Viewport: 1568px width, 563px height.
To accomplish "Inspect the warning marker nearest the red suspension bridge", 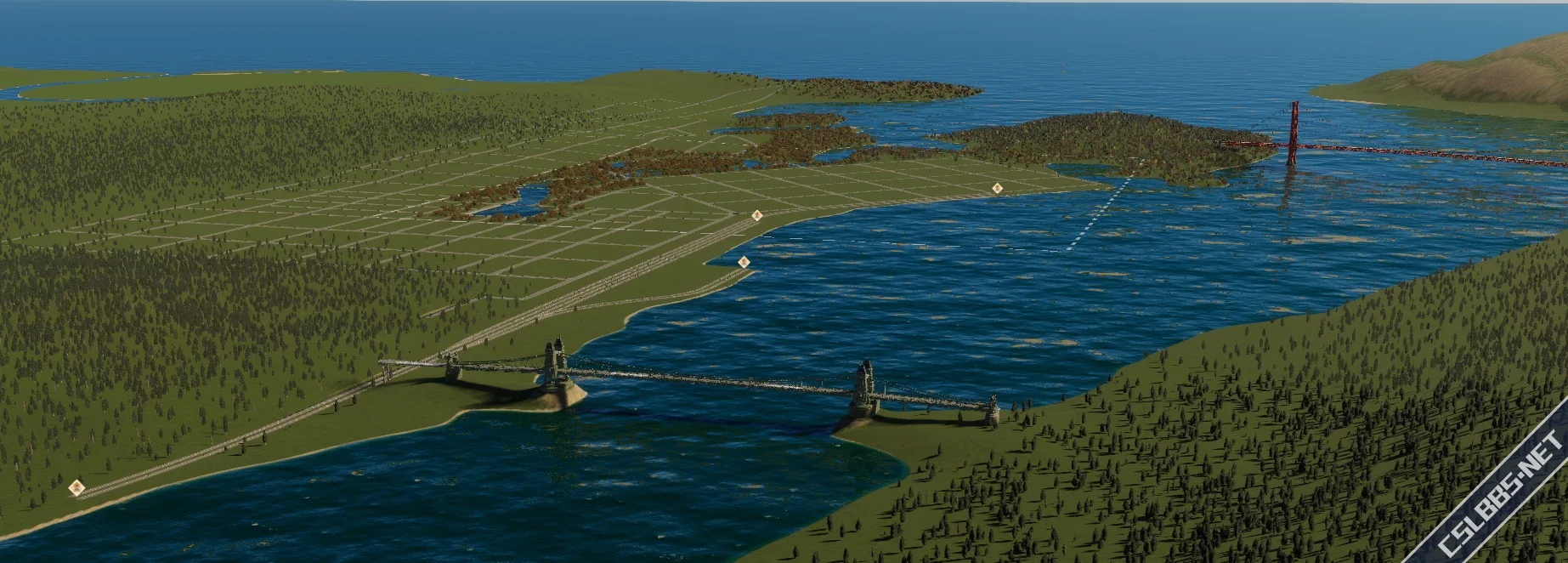I will (x=996, y=188).
